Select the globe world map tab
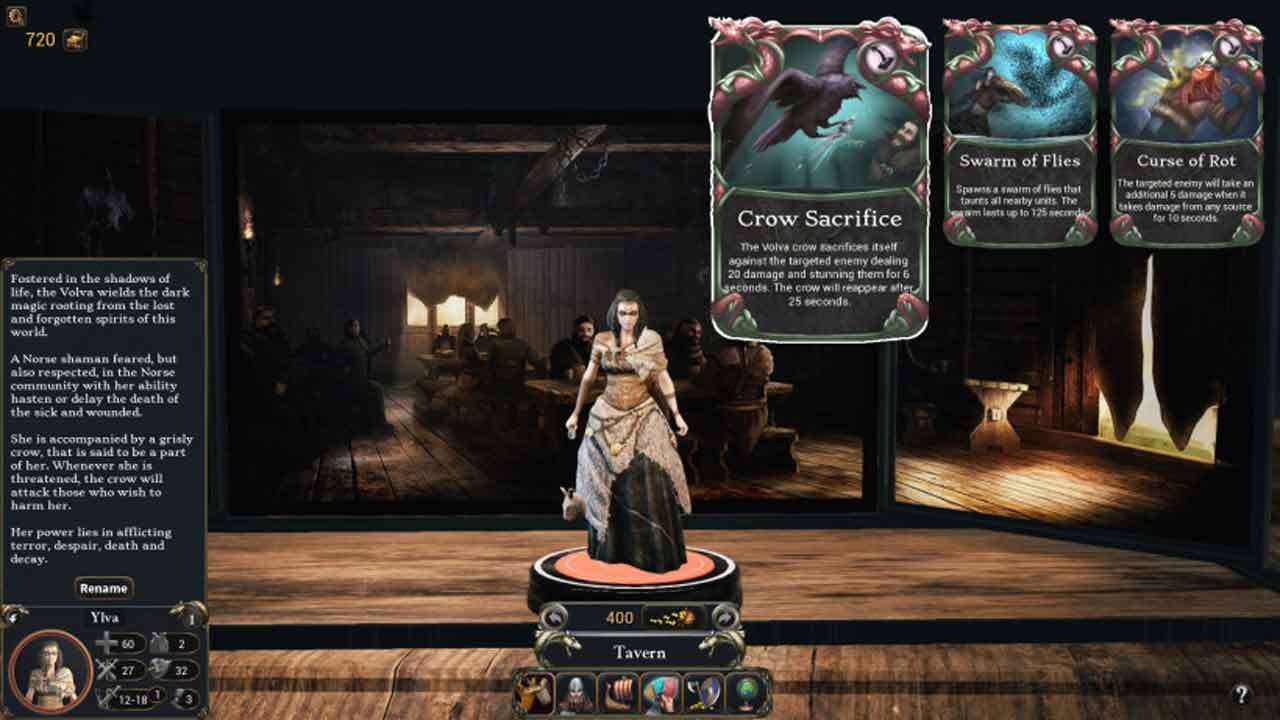1280x720 pixels. click(745, 694)
